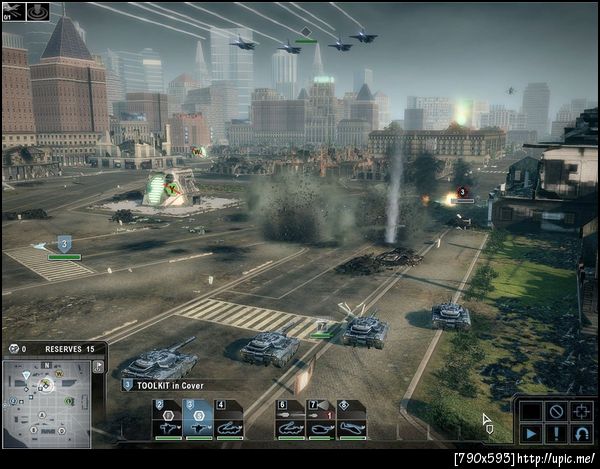The width and height of the screenshot is (600, 469).
Task: Toggle the minimap side flag button
Action: click(x=98, y=367)
